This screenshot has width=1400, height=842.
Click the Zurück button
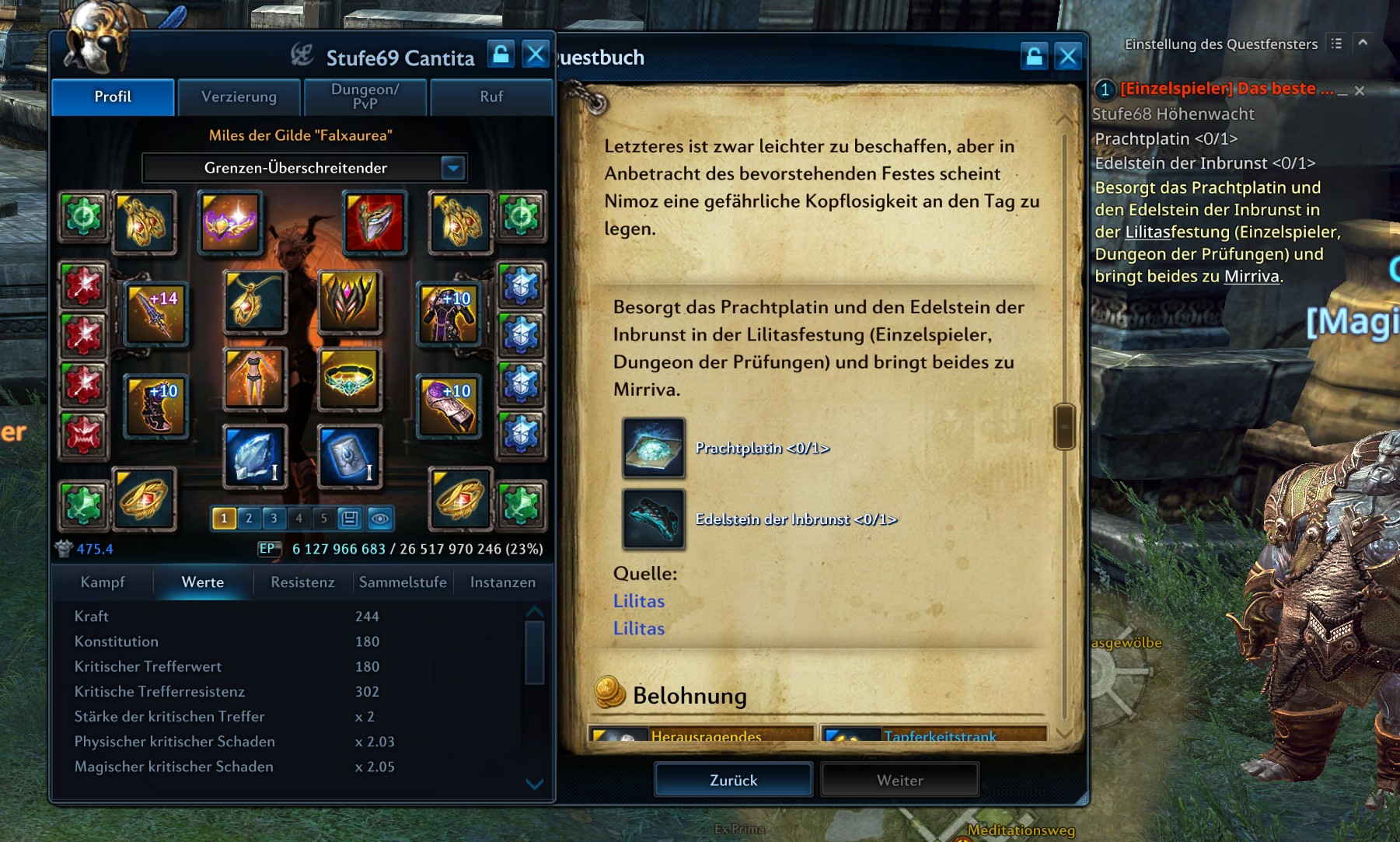pos(733,780)
